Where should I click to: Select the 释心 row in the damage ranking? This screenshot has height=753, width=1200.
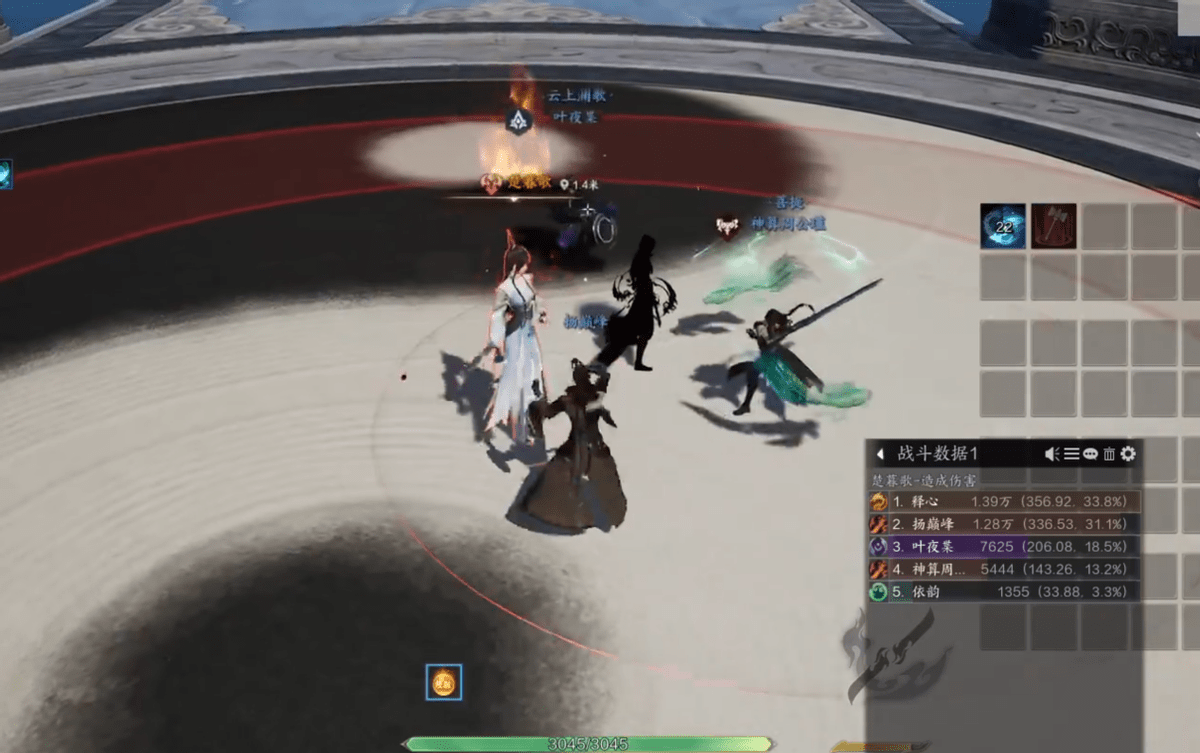1003,501
